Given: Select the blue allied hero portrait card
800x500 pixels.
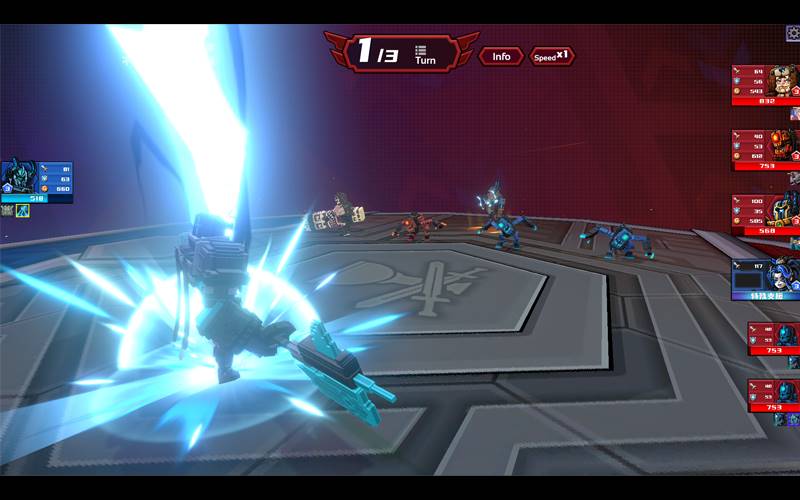Looking at the screenshot, I should point(36,181).
